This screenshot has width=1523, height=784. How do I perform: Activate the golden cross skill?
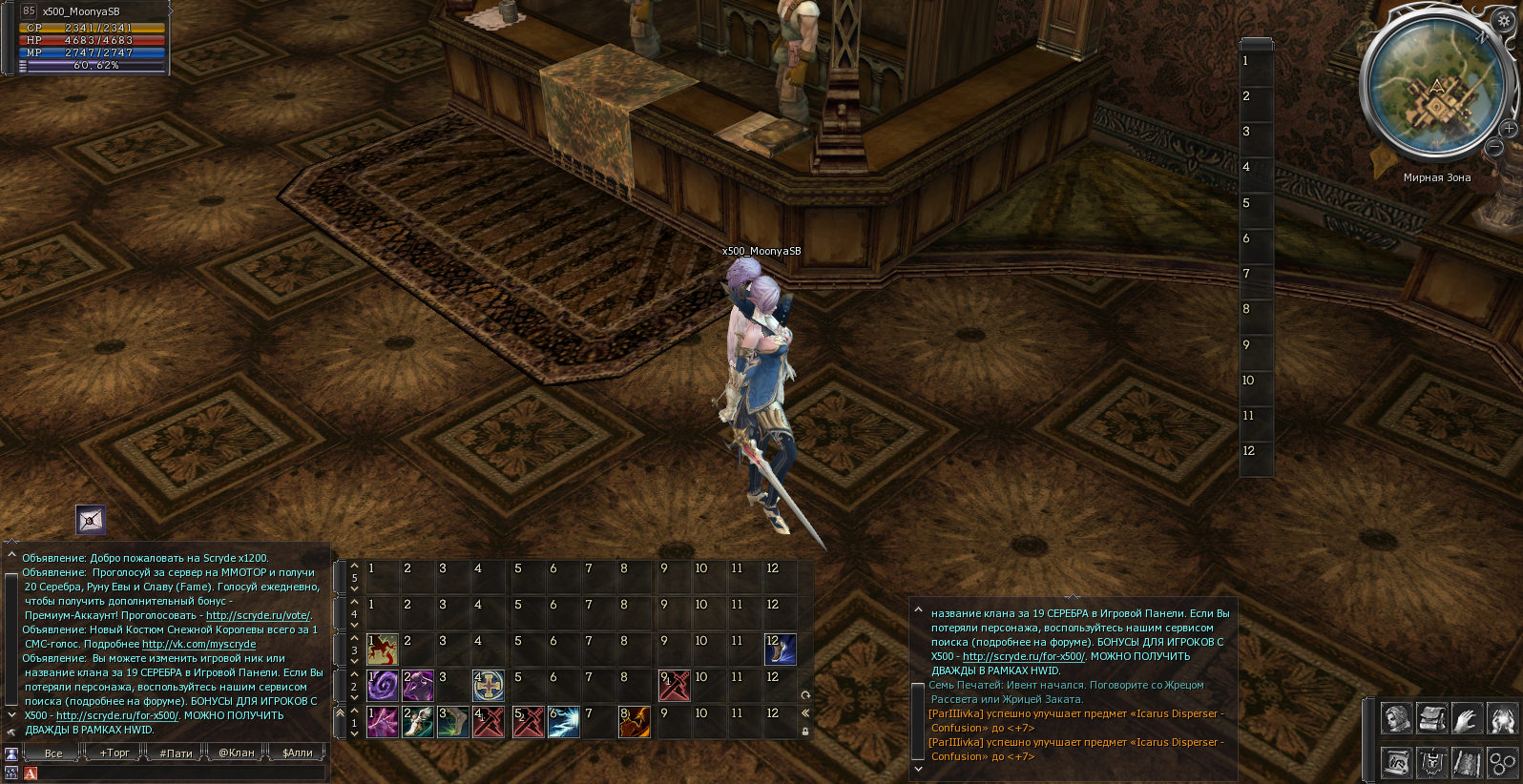coord(489,686)
